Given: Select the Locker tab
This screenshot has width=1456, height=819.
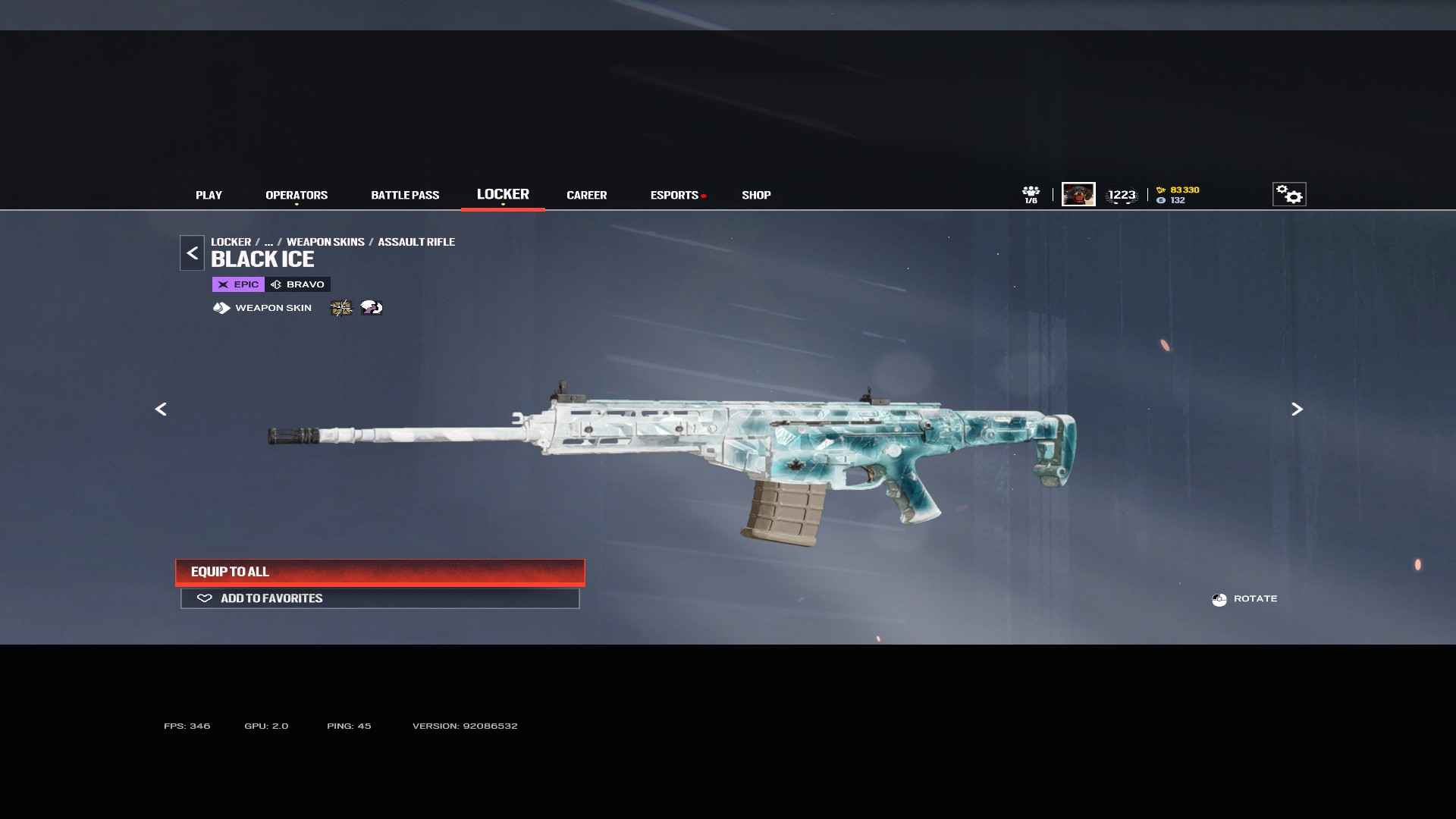Looking at the screenshot, I should pos(503,194).
